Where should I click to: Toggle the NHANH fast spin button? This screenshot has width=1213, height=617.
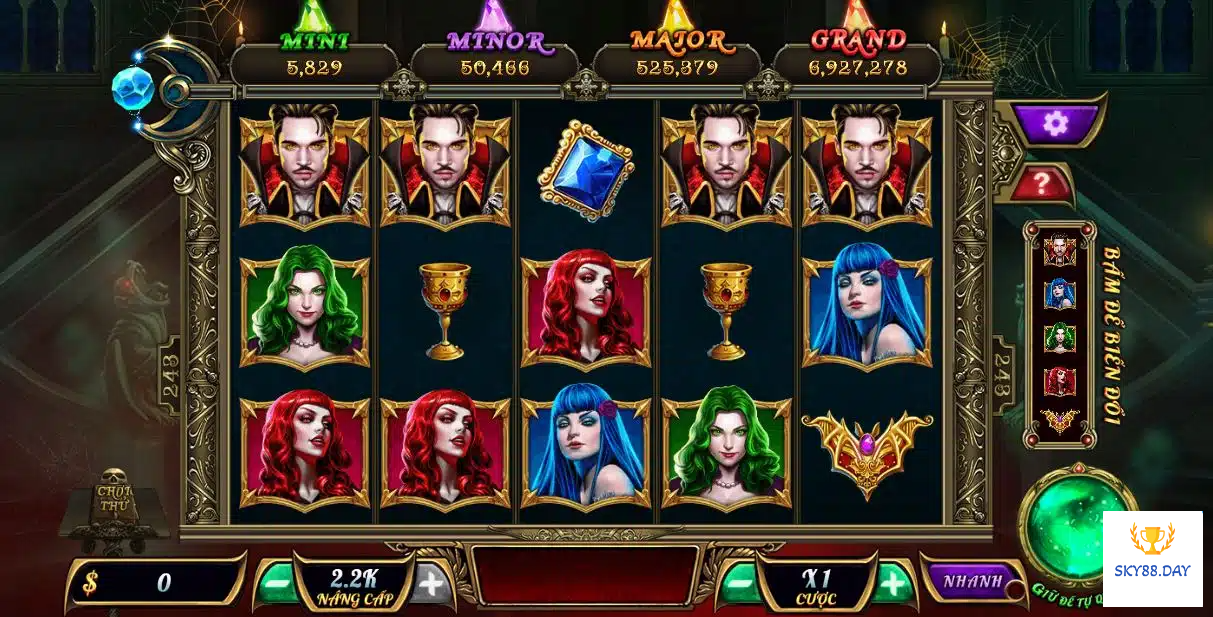971,581
